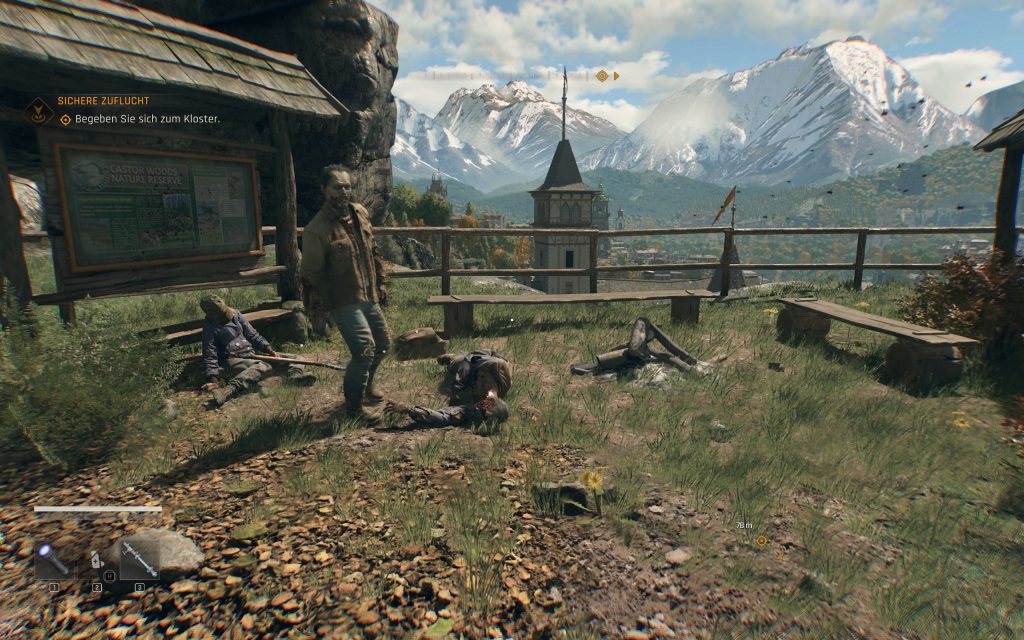The width and height of the screenshot is (1024, 640).
Task: Select the UV flashlight slot
Action: [x=54, y=561]
